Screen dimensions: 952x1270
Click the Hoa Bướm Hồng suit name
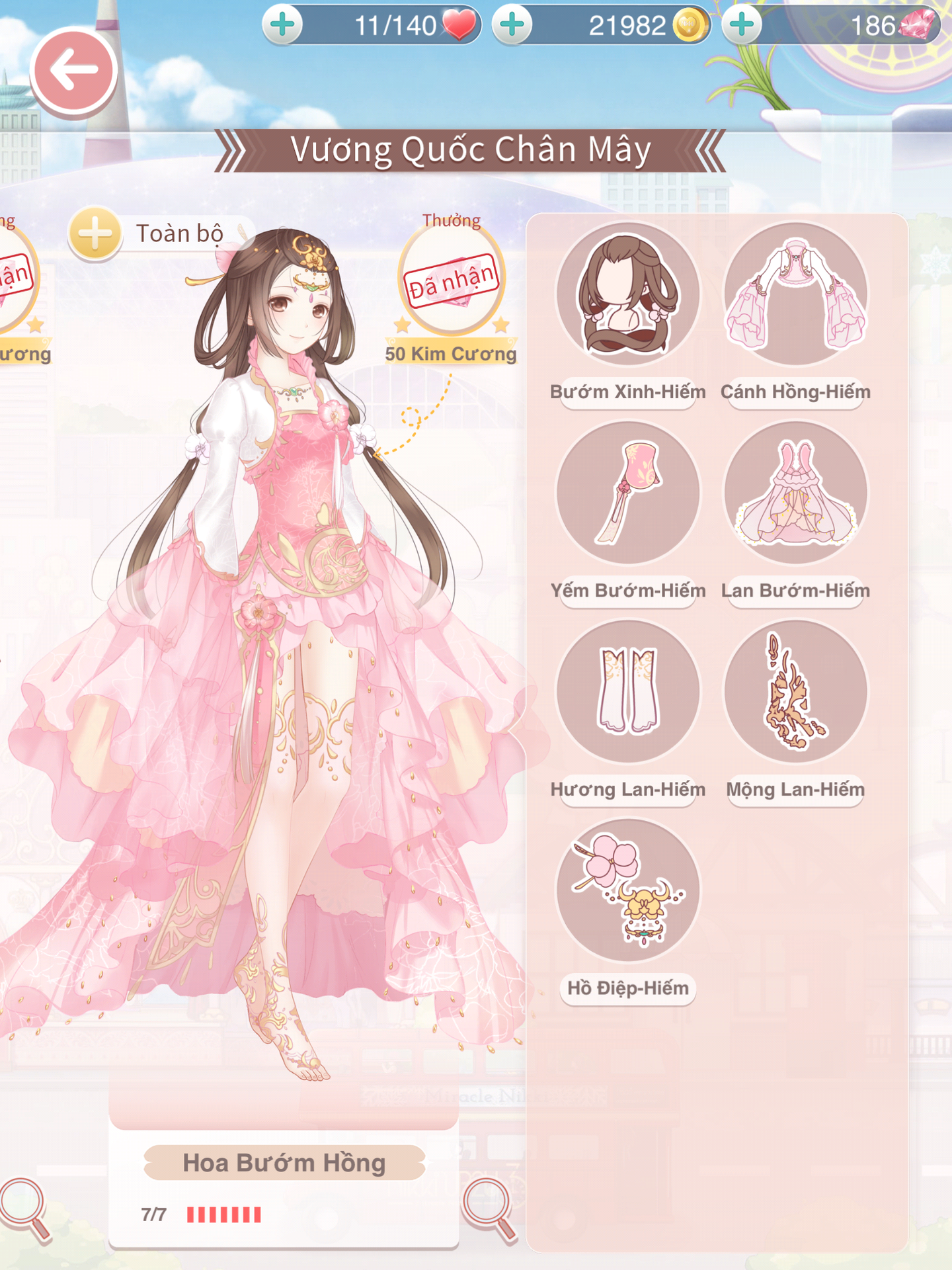point(284,1163)
